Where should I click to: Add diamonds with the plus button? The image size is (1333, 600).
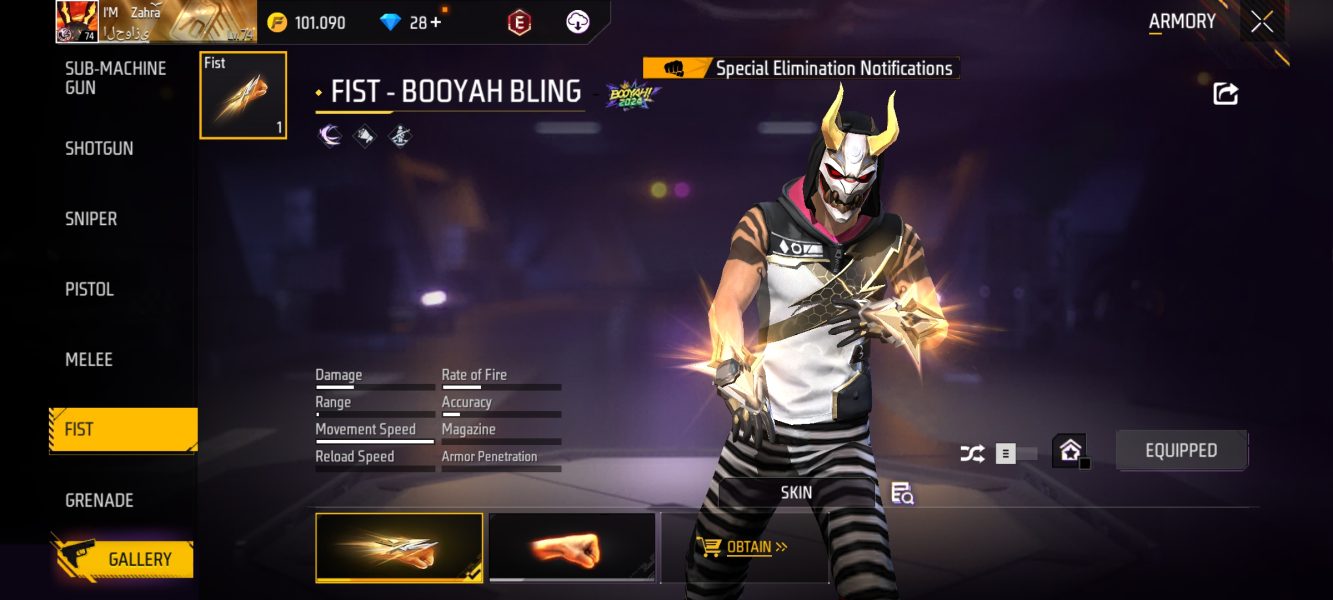pyautogui.click(x=435, y=22)
